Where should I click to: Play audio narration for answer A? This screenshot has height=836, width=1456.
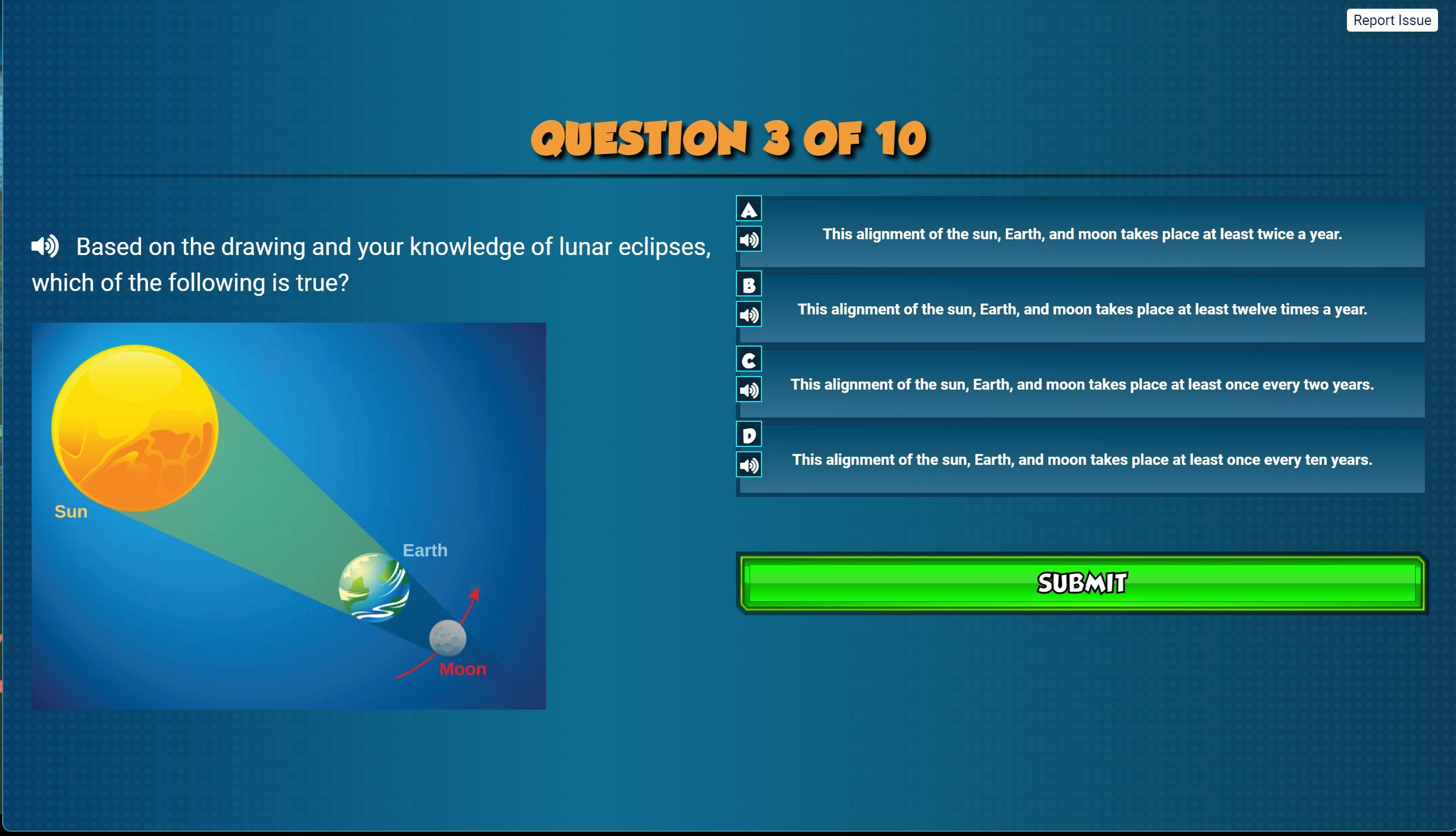click(748, 239)
